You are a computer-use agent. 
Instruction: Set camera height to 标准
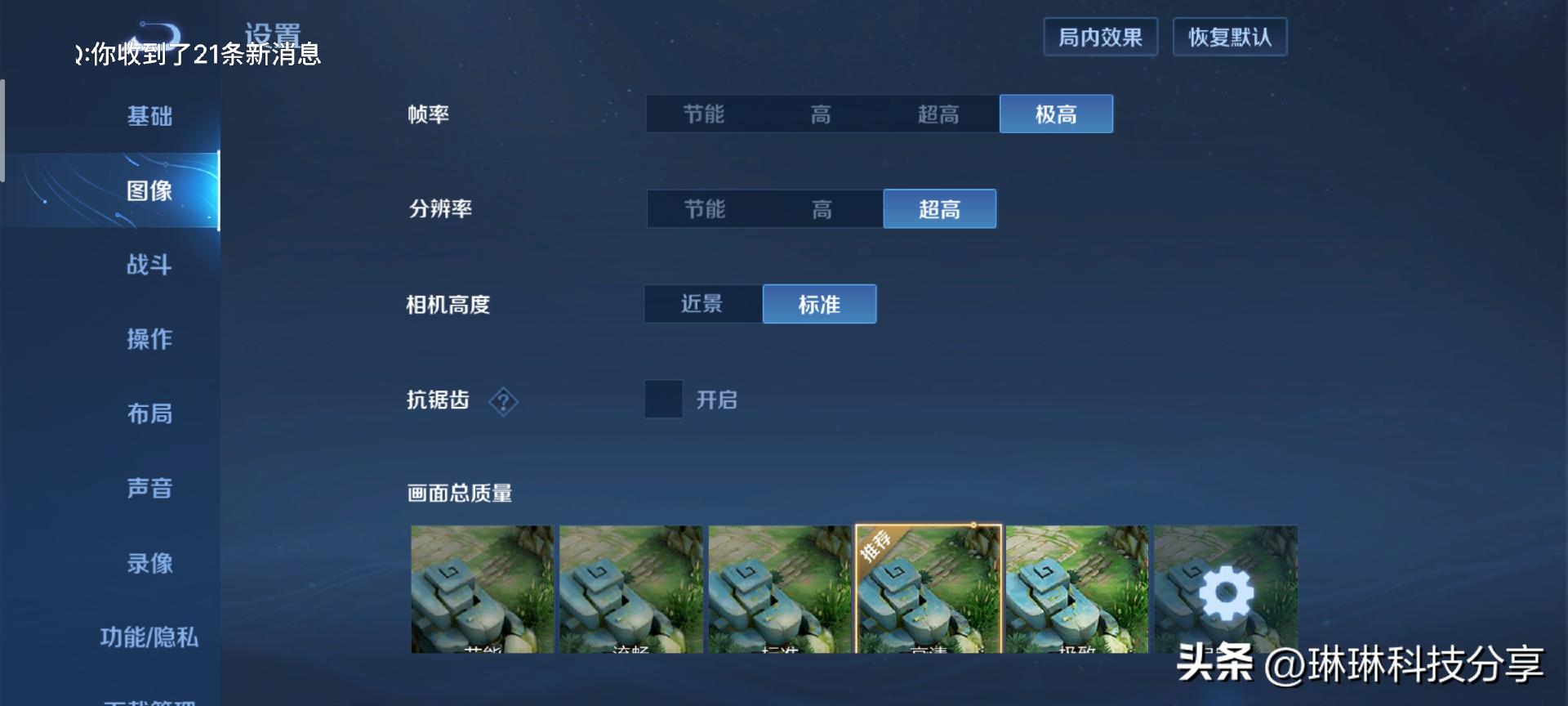pyautogui.click(x=819, y=303)
